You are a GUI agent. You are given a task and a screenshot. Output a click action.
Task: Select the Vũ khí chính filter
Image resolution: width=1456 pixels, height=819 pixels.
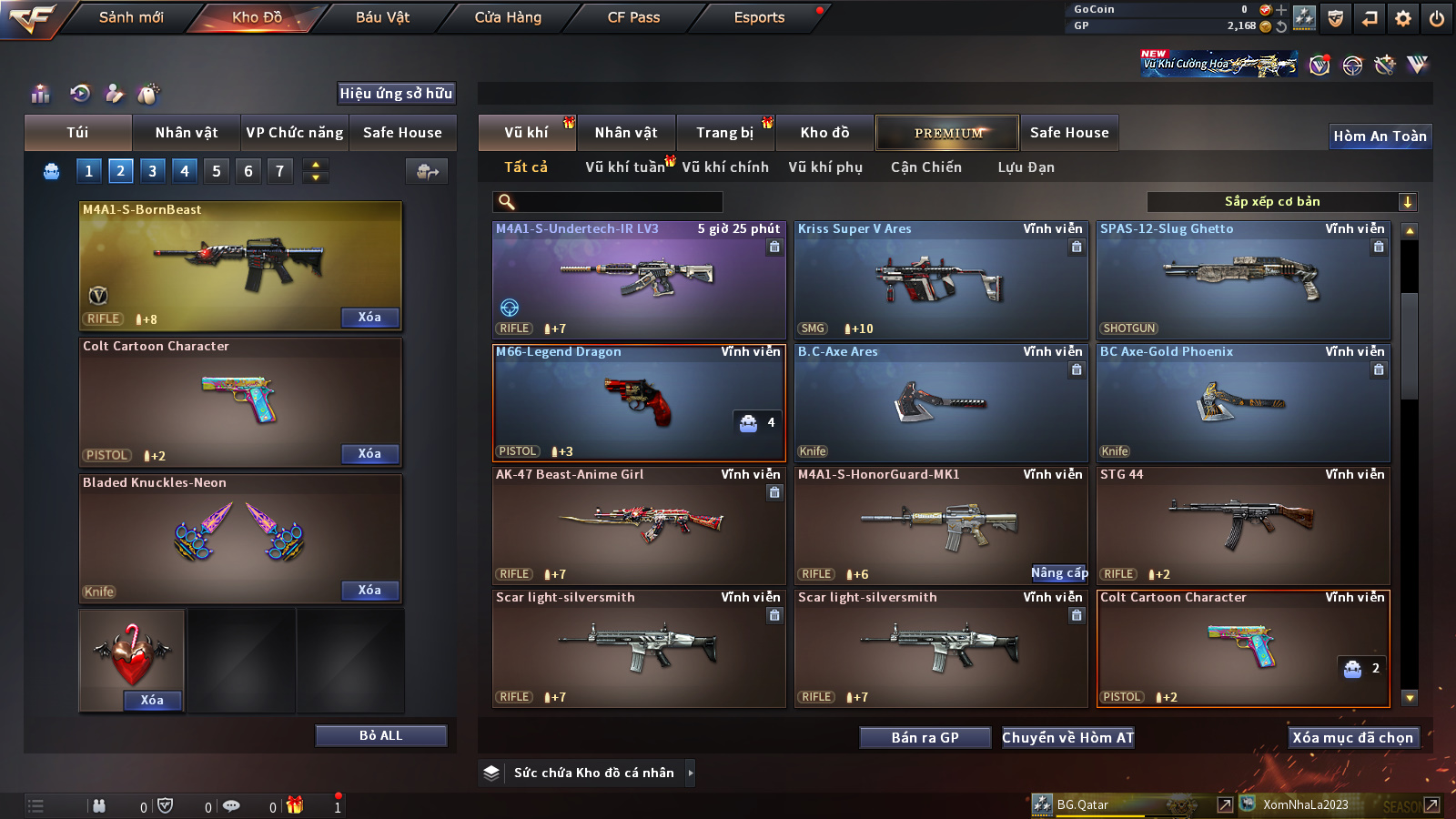pos(724,167)
